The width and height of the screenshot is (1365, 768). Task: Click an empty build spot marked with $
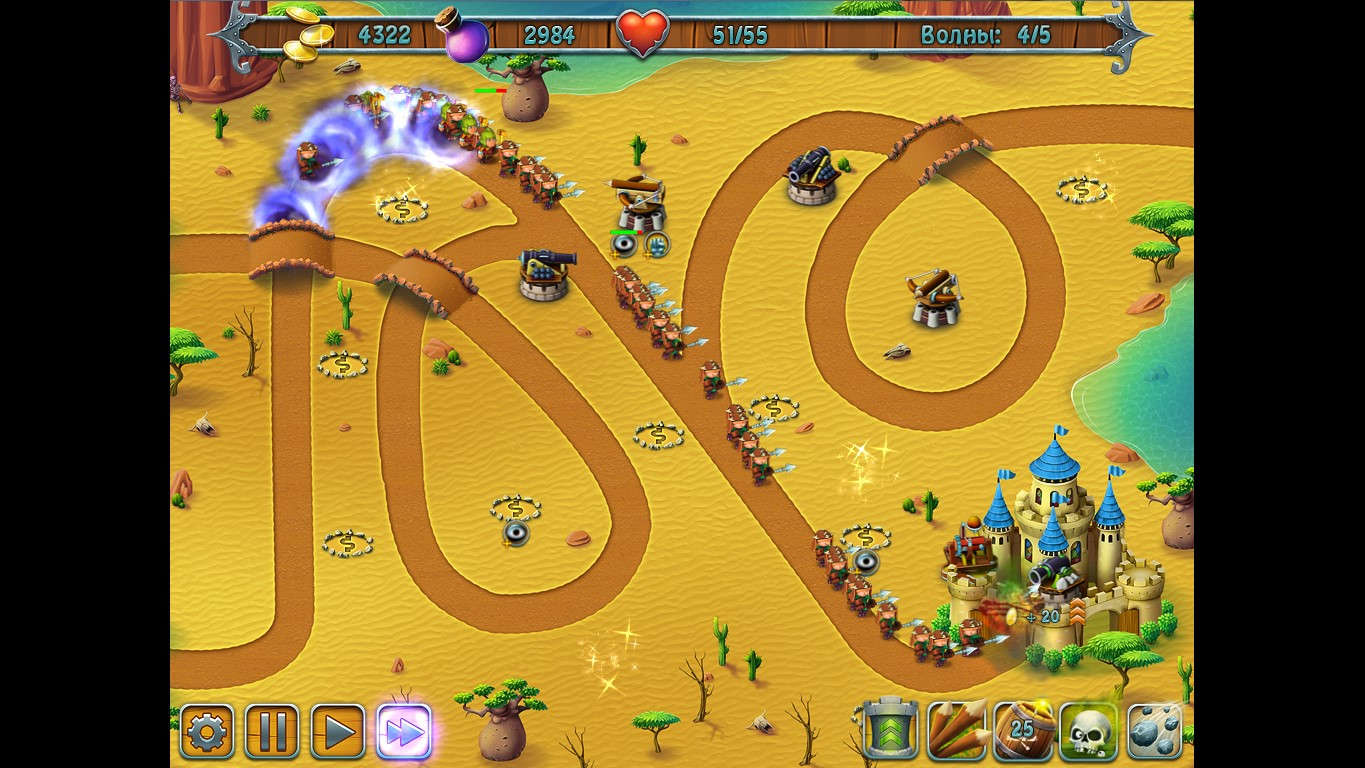(x=403, y=210)
